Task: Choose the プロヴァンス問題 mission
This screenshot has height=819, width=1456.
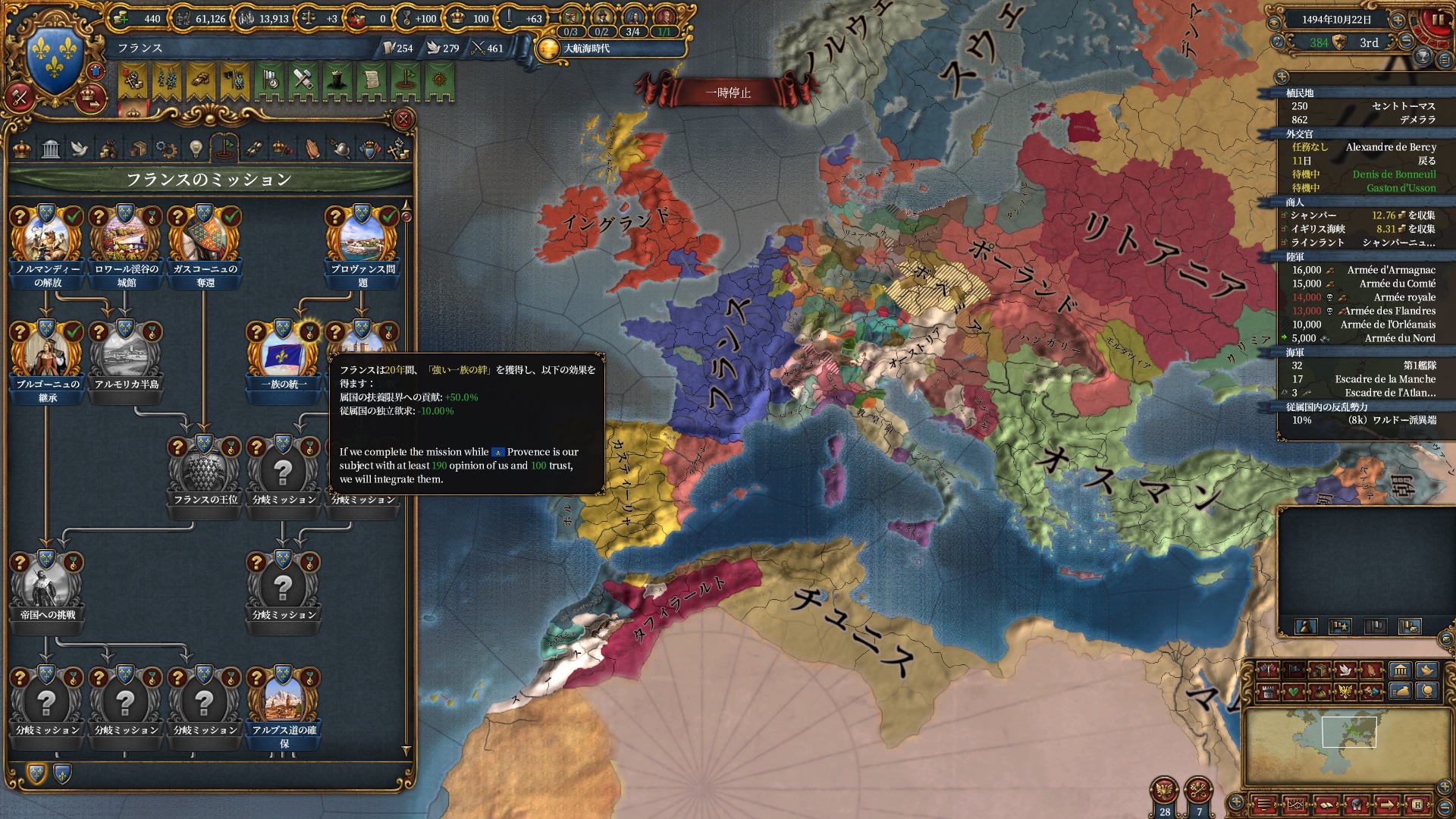Action: (362, 241)
